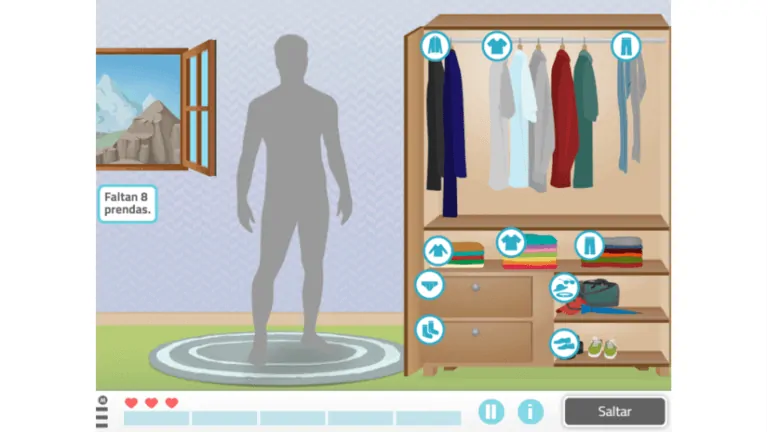Pause the game
This screenshot has width=768, height=432.
(491, 411)
